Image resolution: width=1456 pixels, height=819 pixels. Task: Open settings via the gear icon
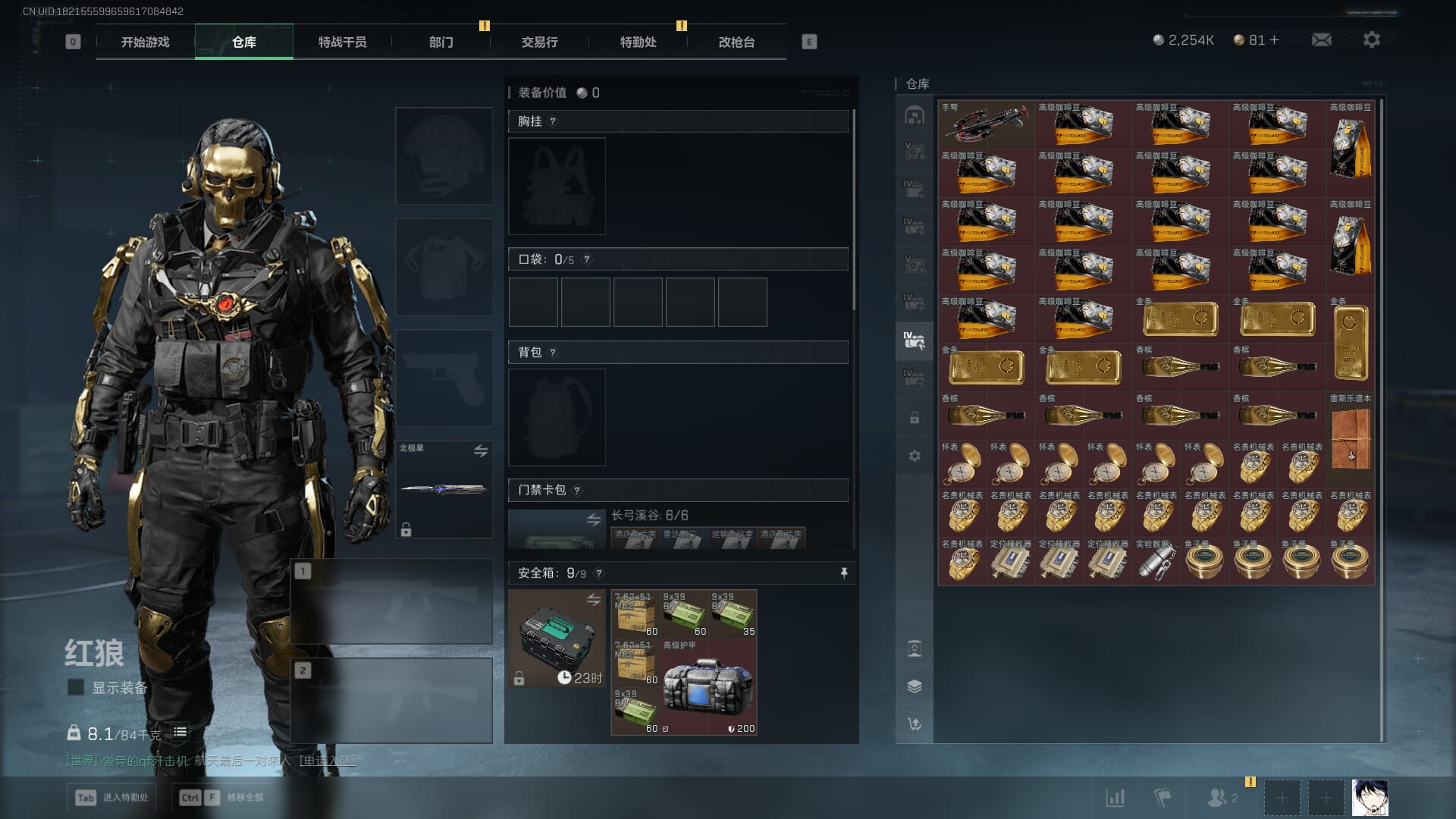pyautogui.click(x=1371, y=40)
